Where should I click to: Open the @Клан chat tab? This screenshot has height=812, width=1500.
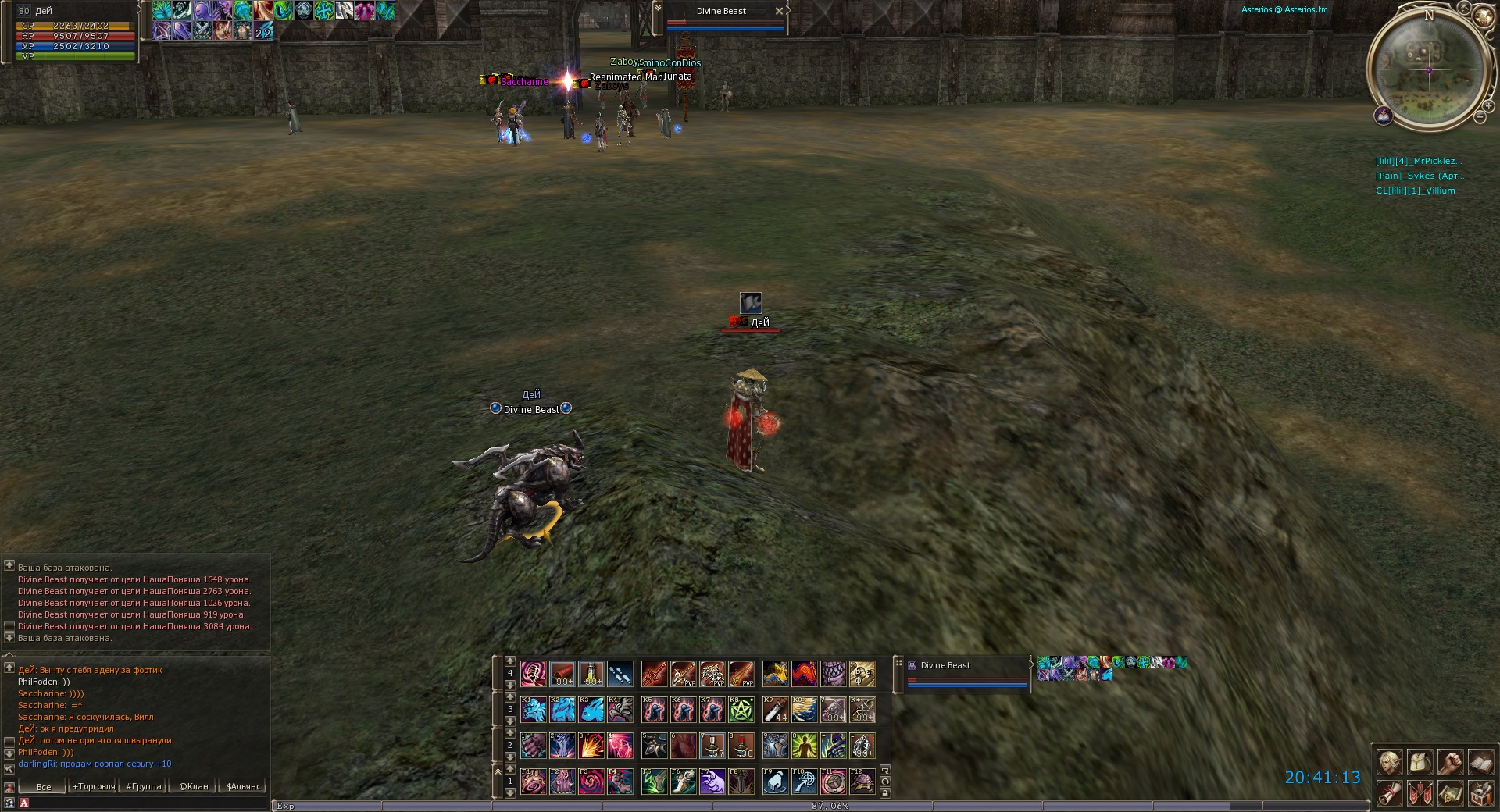point(193,786)
